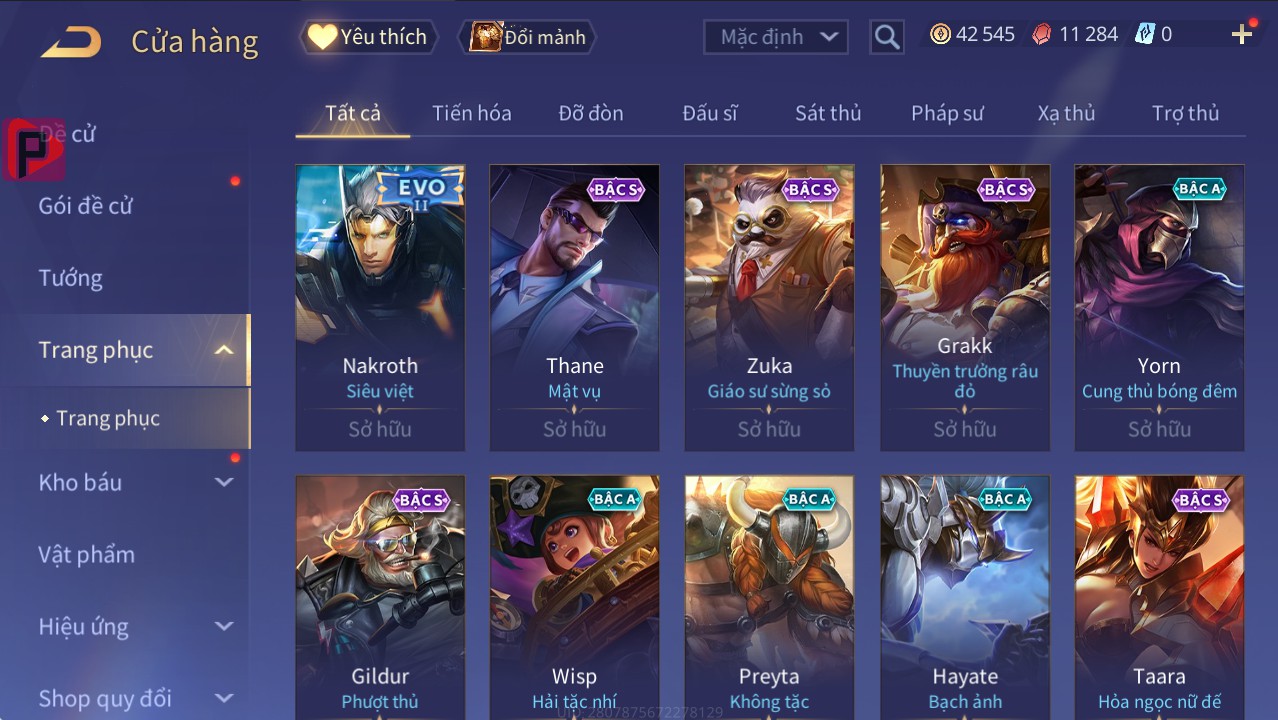Expand the Mặc định sort dropdown
1278x720 pixels.
click(x=775, y=37)
